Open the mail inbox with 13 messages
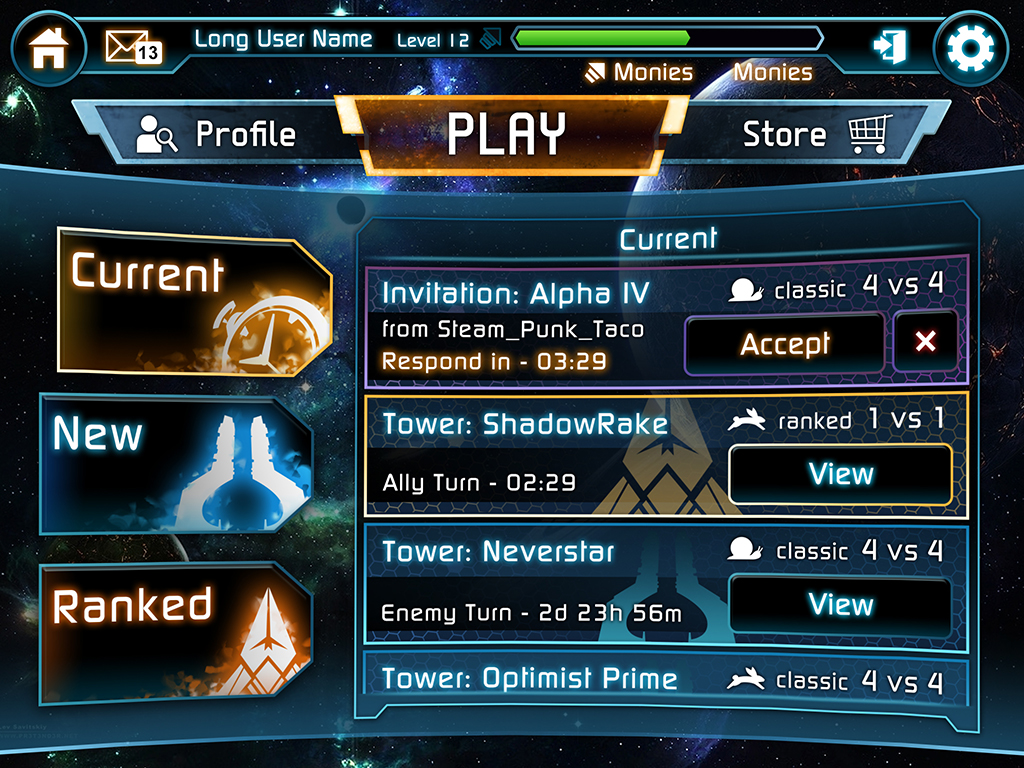The width and height of the screenshot is (1024, 768). [x=132, y=47]
